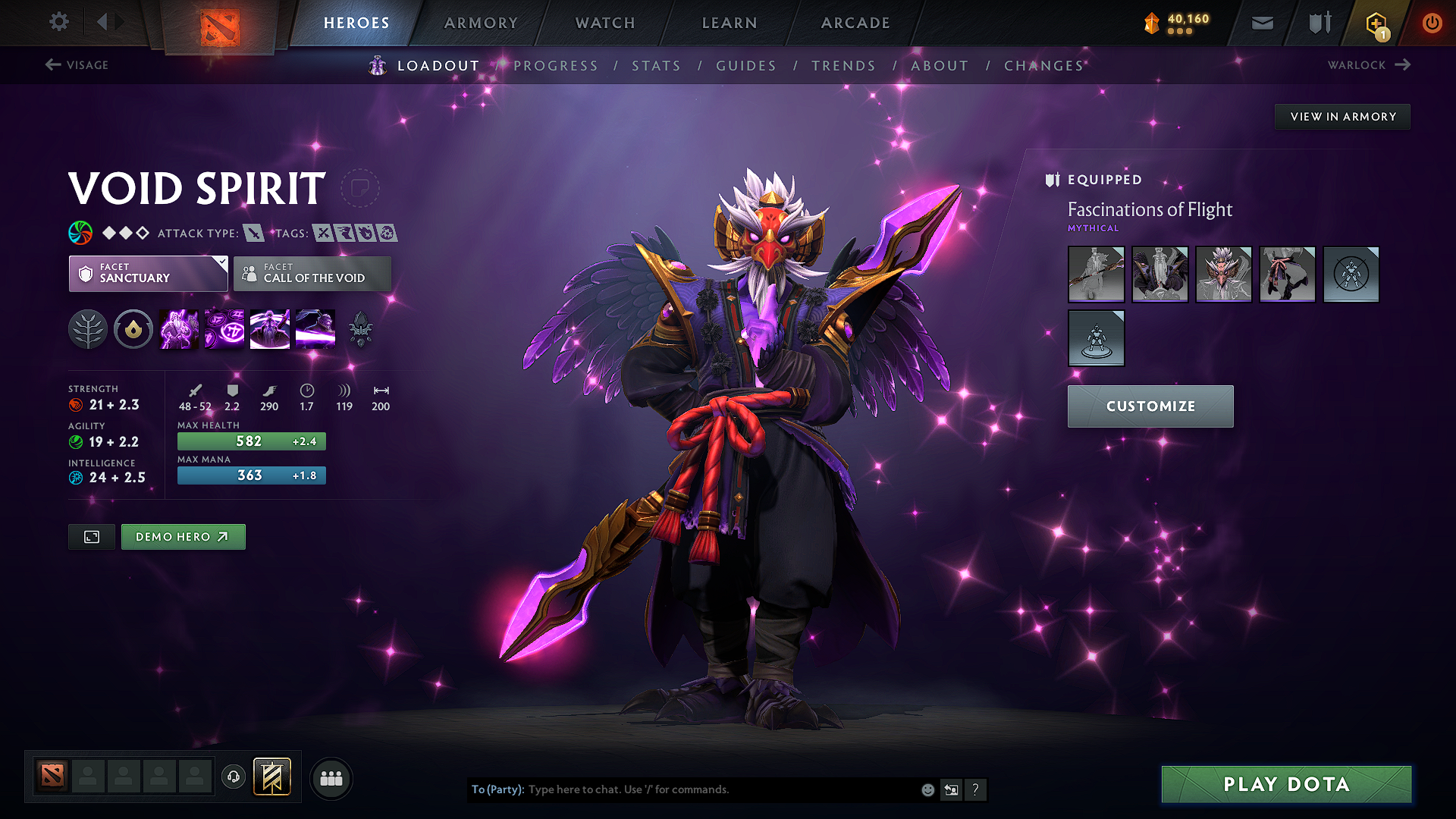Viewport: 1456px width, 819px height.
Task: Click the melee attack type sword icon
Action: [x=256, y=233]
